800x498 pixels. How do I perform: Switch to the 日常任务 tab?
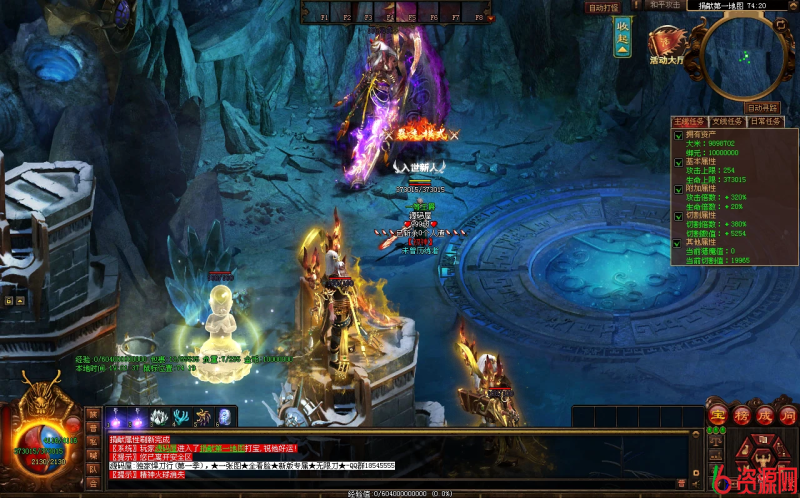click(x=766, y=121)
